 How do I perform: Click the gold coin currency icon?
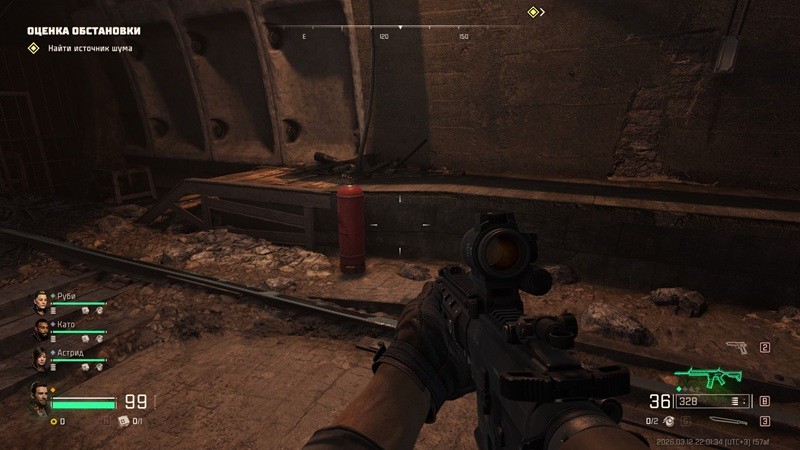tap(53, 422)
